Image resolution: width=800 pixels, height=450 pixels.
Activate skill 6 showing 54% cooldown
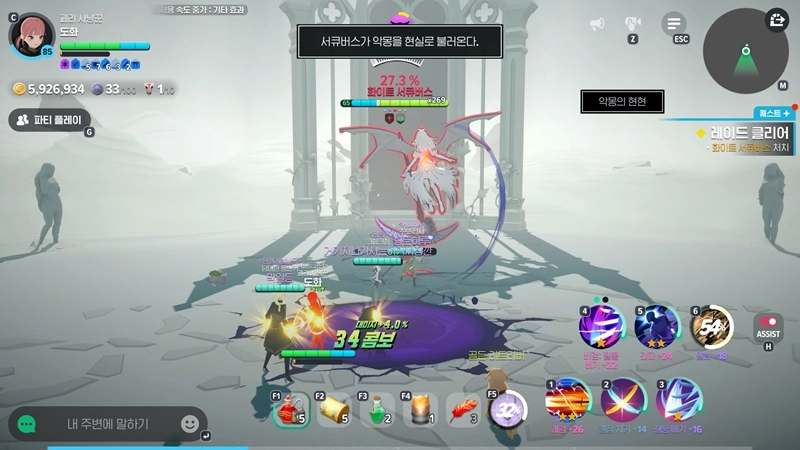[x=712, y=327]
